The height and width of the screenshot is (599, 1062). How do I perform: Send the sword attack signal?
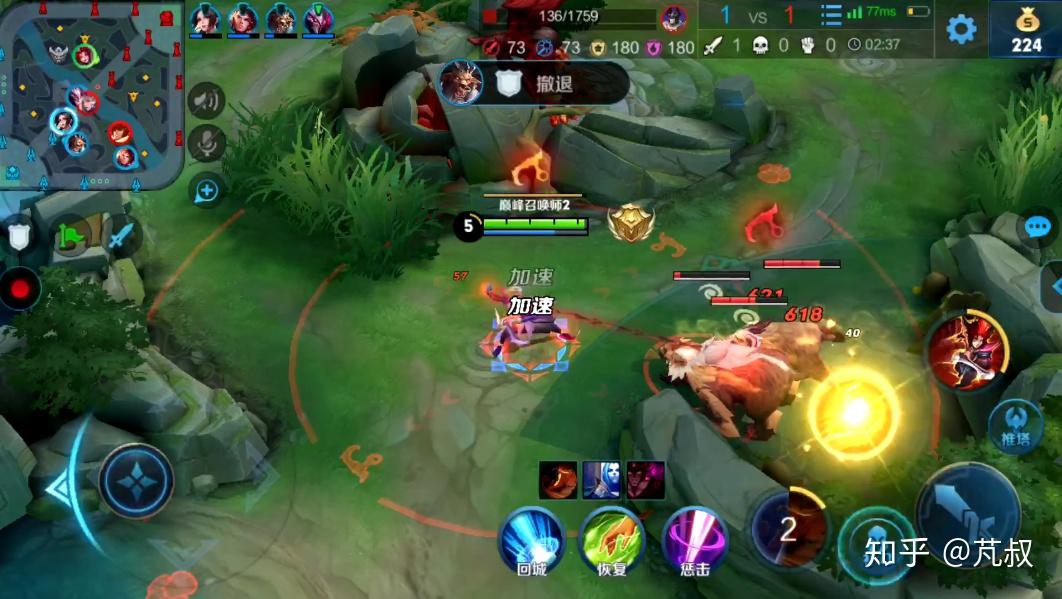pyautogui.click(x=120, y=237)
